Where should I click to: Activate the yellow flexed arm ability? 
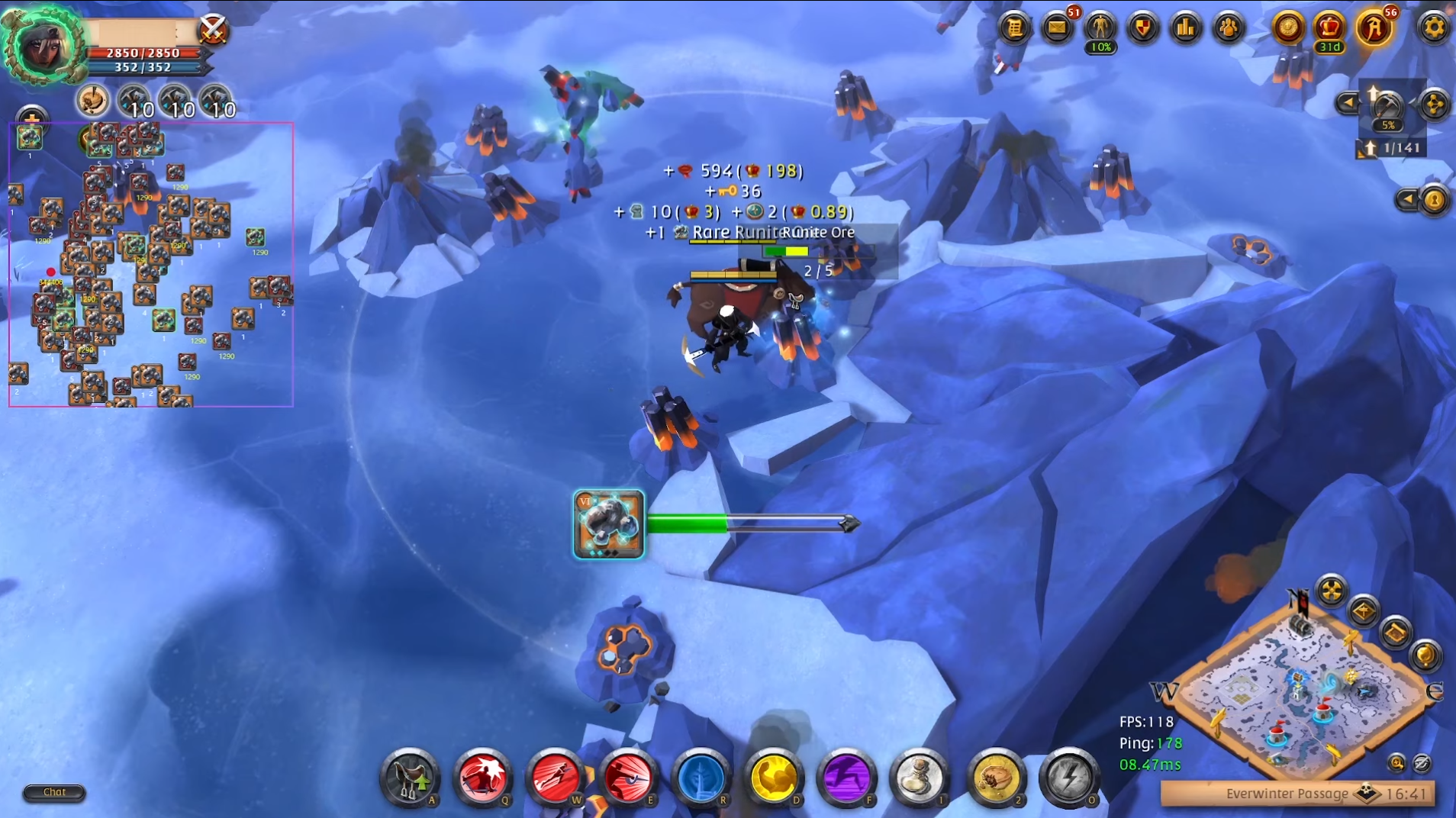point(773,778)
